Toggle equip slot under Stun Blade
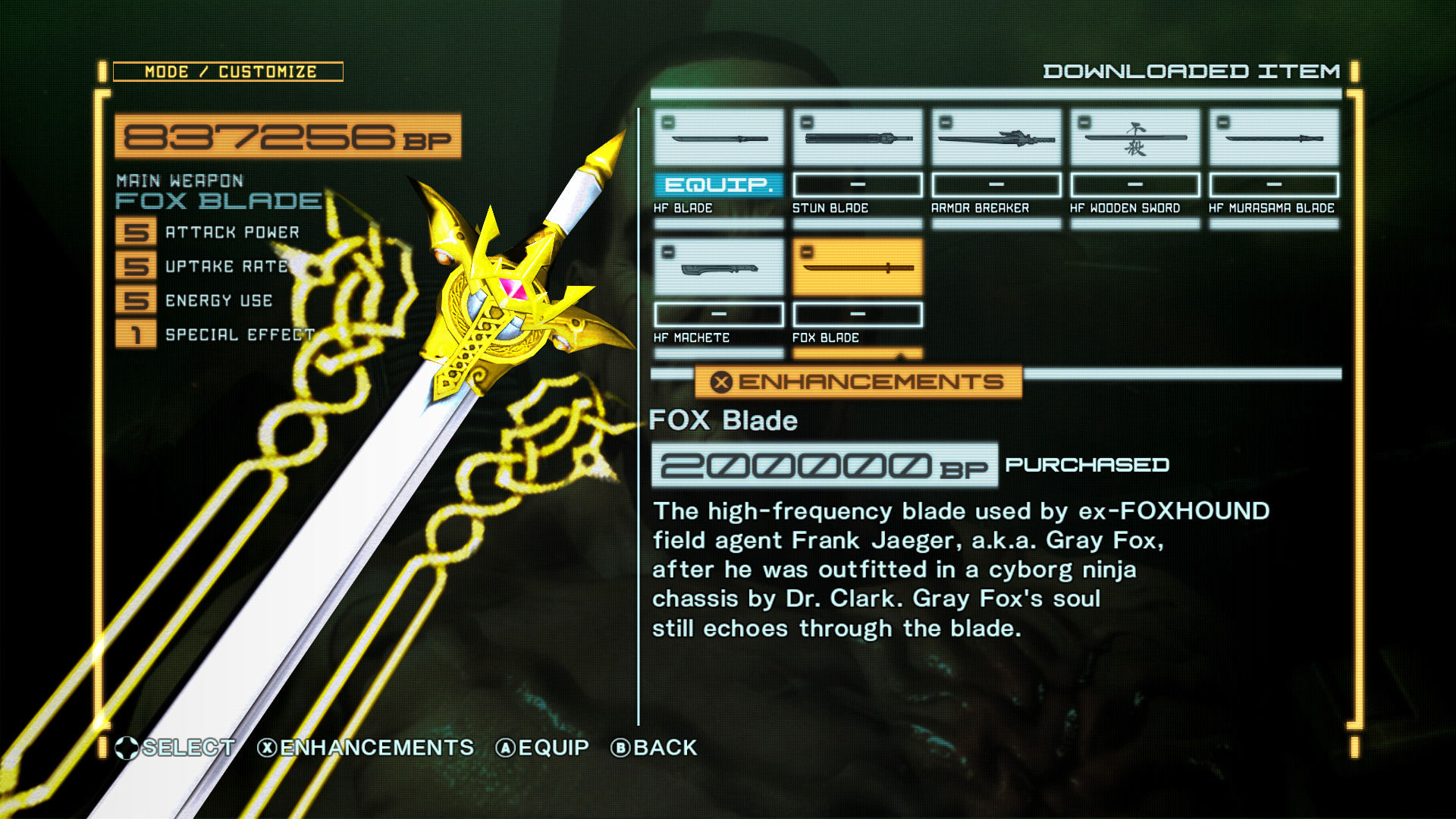 pyautogui.click(x=857, y=184)
